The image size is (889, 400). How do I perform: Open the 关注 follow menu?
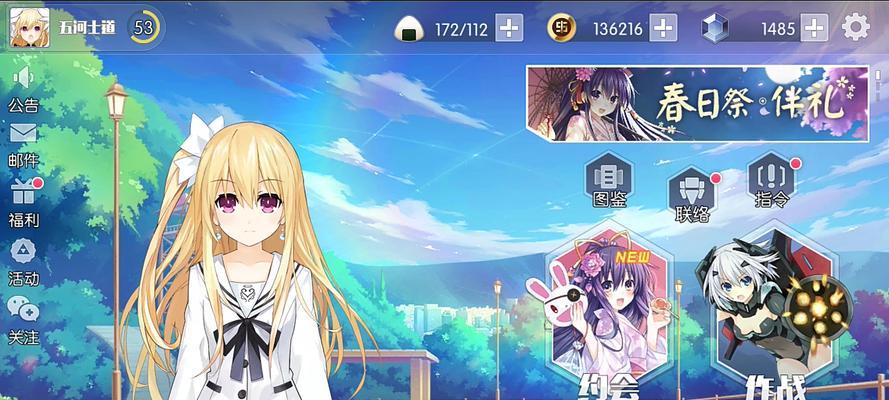(23, 319)
